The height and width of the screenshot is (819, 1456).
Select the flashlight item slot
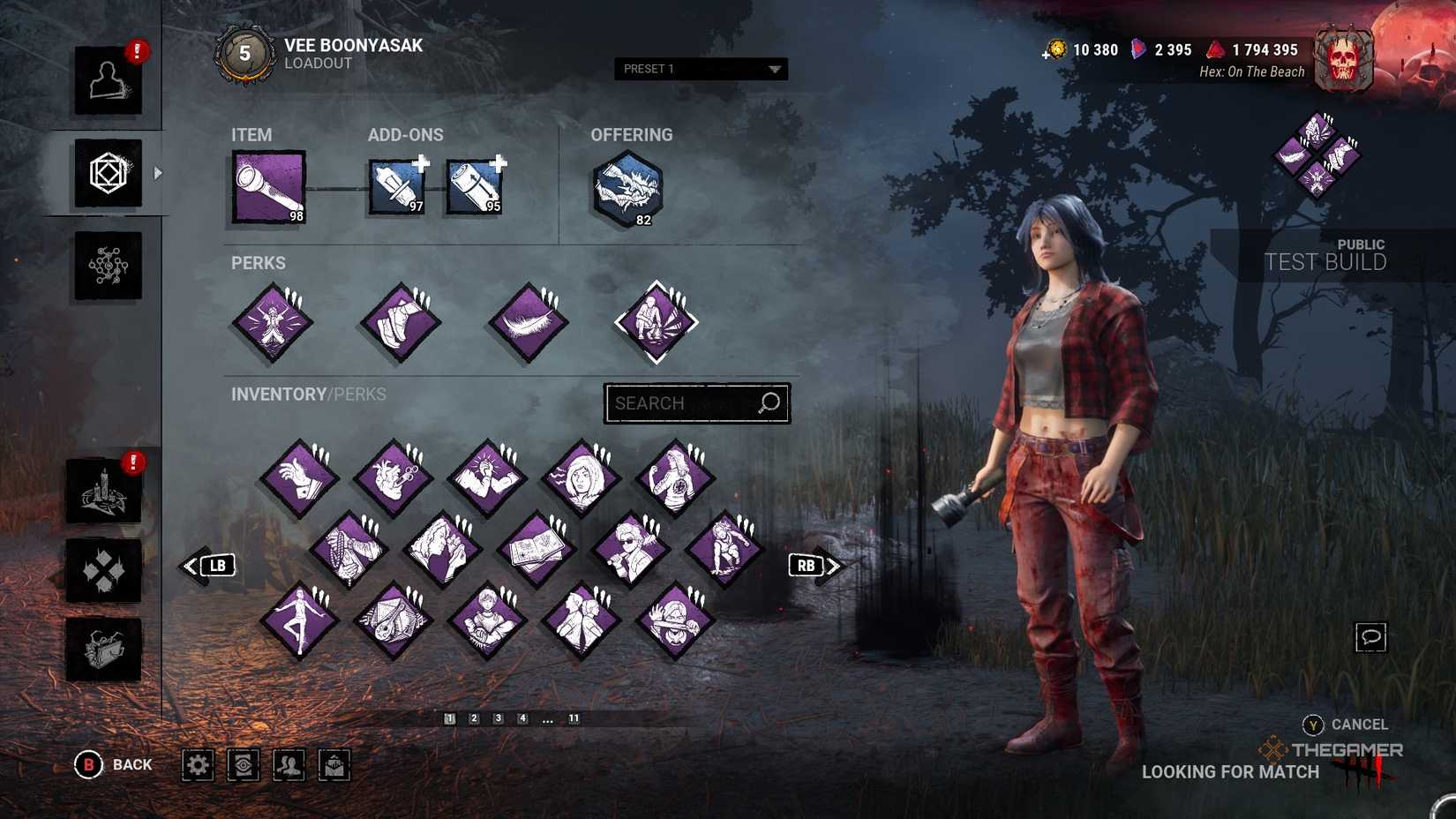267,184
